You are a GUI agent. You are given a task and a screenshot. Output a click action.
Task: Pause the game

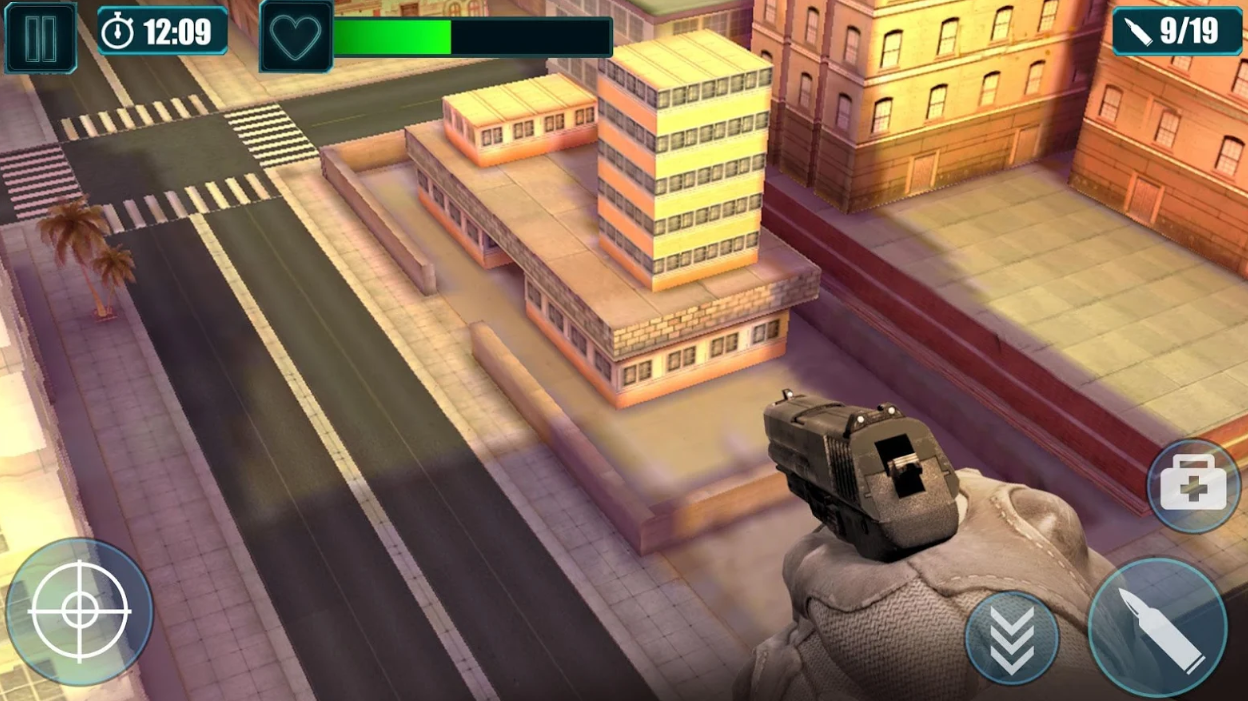point(40,38)
